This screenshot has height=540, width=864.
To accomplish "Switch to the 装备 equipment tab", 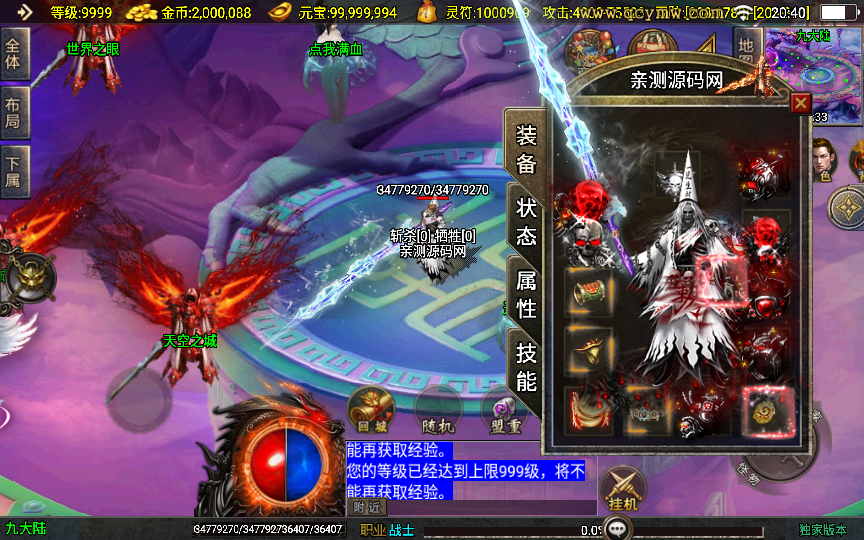I will [x=525, y=150].
